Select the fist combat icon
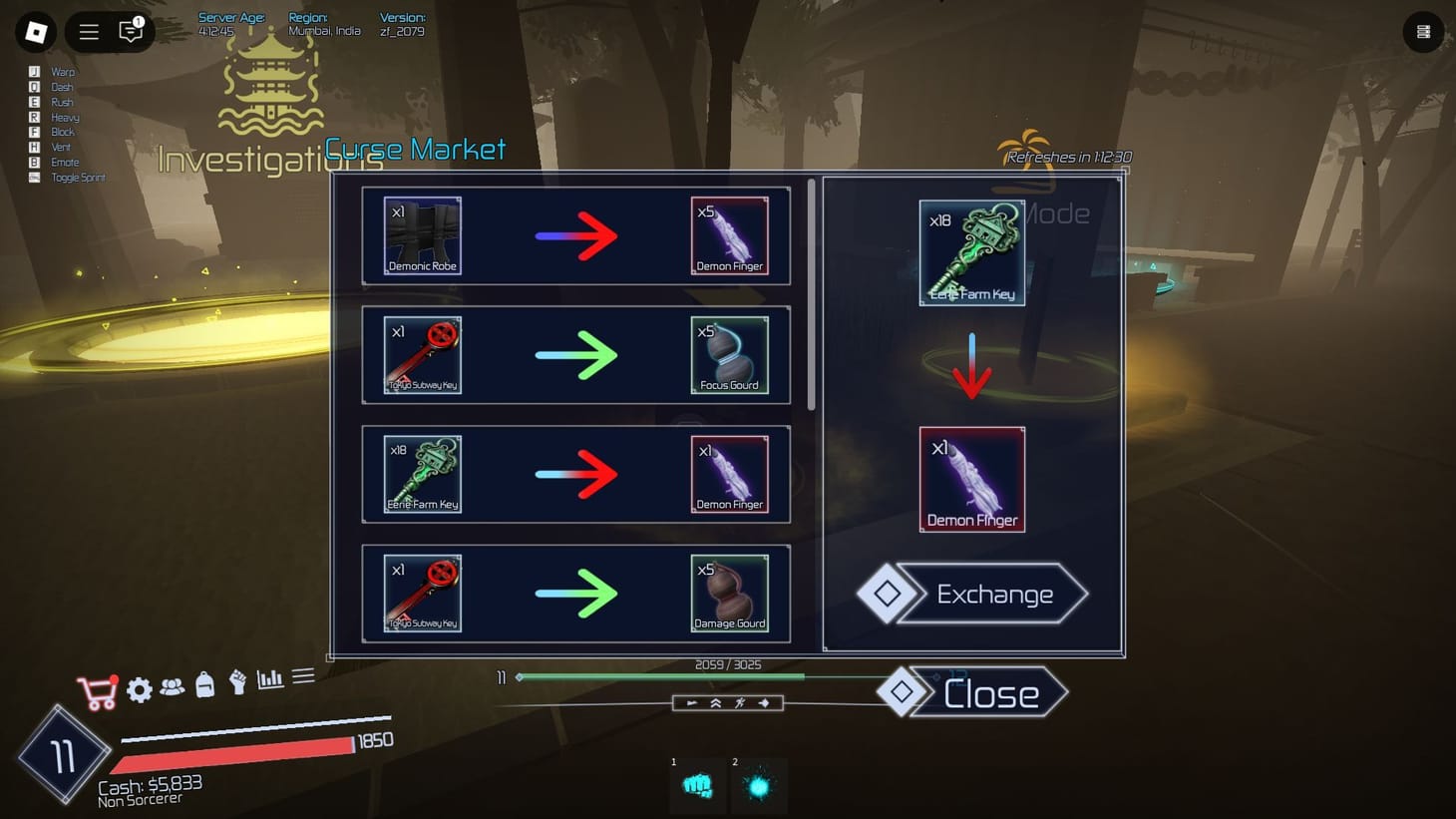Image resolution: width=1456 pixels, height=819 pixels. click(x=236, y=684)
